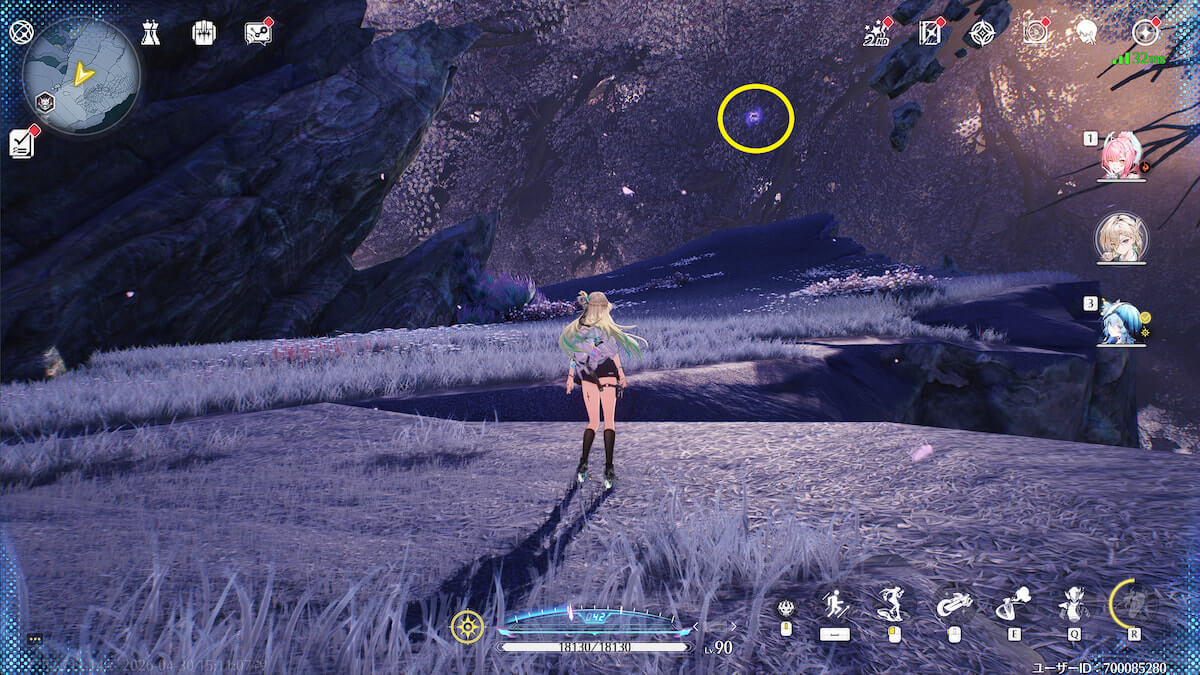Open the chat bubble icon with red notification
Image resolution: width=1200 pixels, height=675 pixels.
point(257,33)
